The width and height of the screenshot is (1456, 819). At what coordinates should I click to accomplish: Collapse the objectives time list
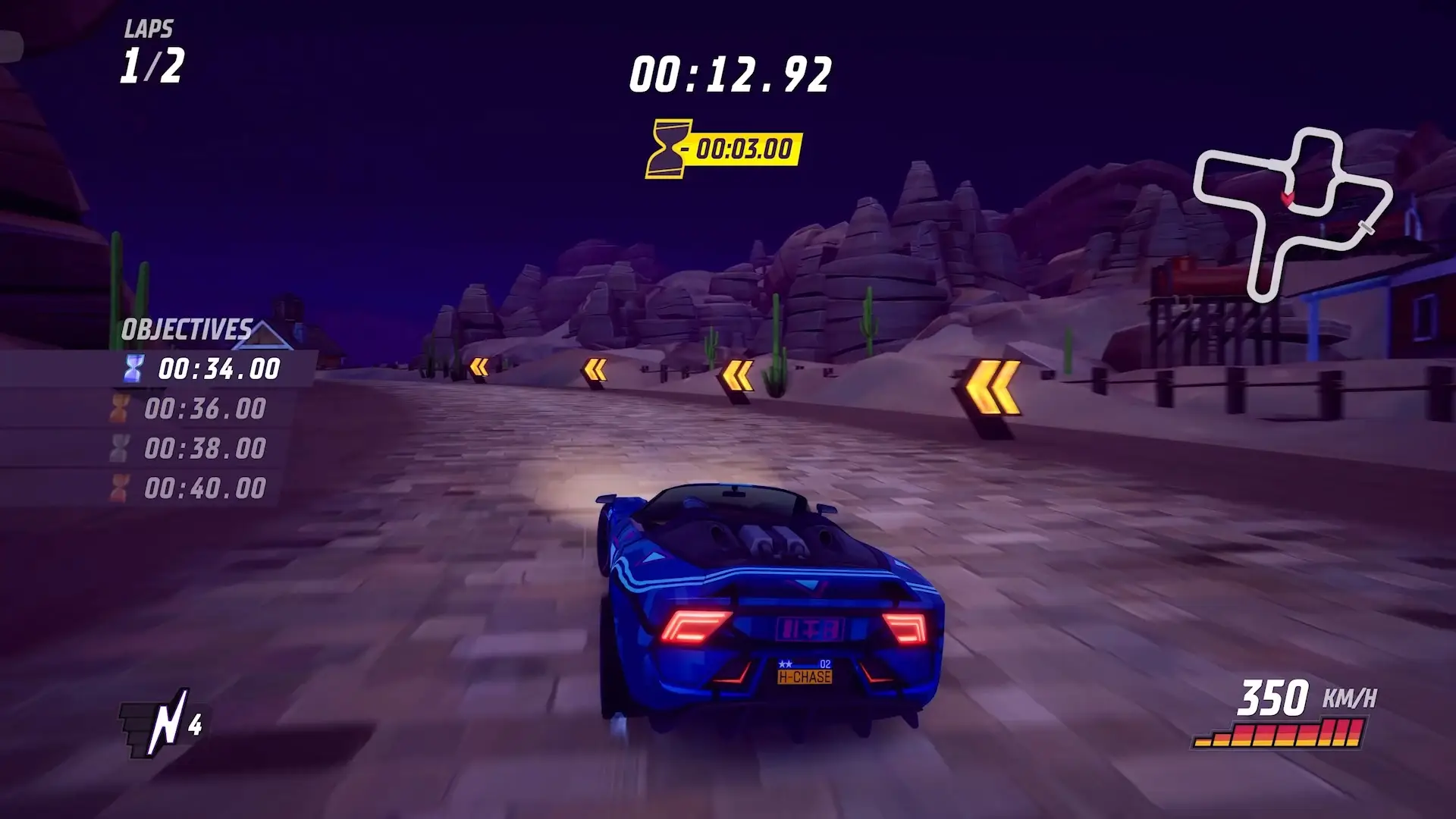point(205,428)
